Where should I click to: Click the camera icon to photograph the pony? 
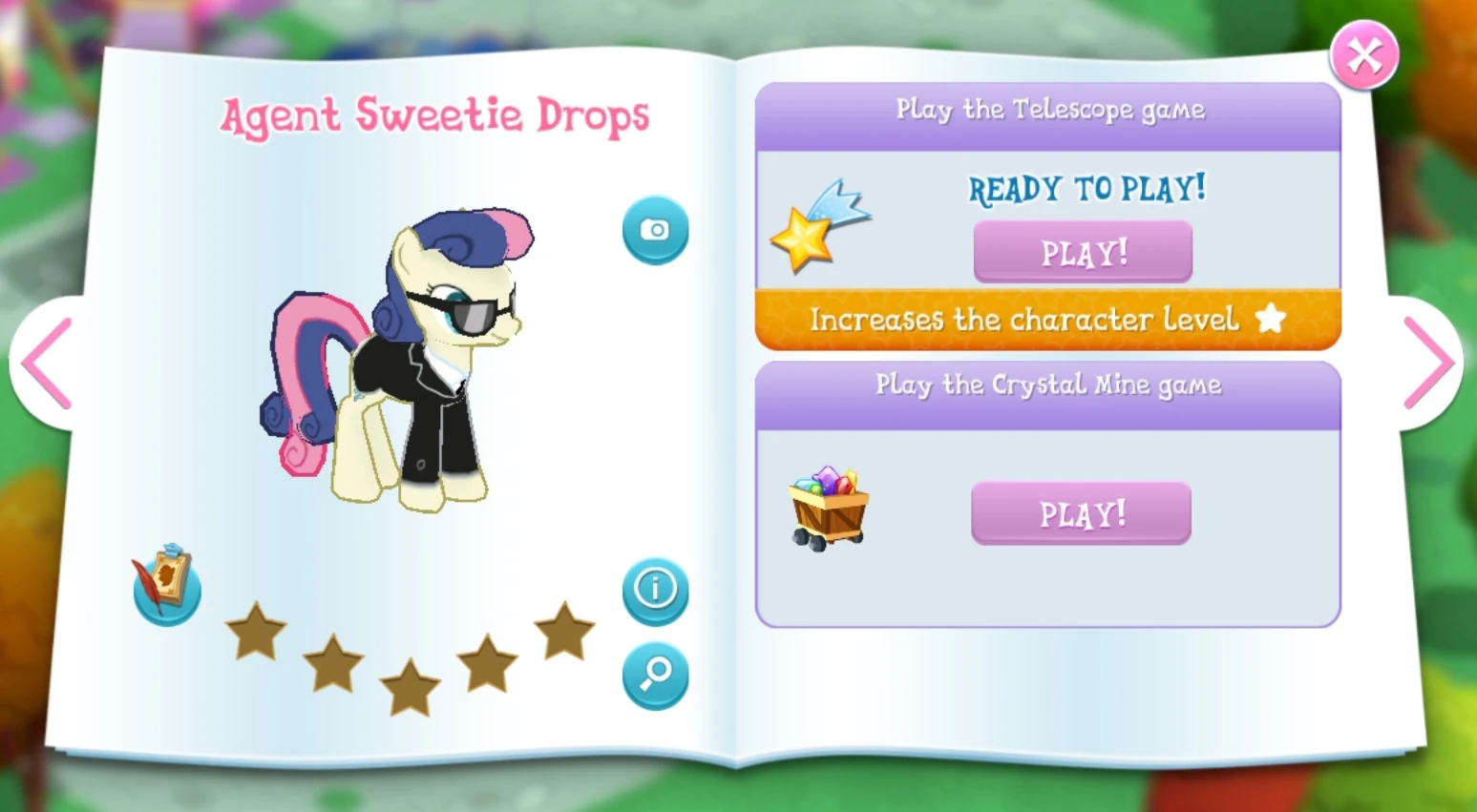pyautogui.click(x=654, y=230)
